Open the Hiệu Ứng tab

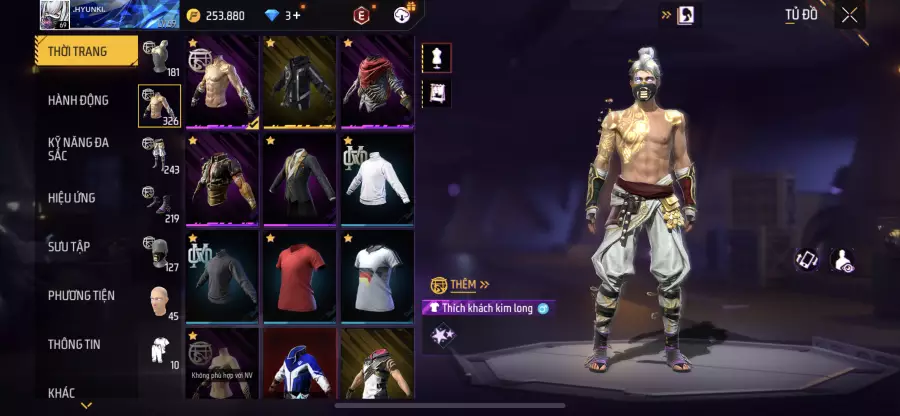pos(72,198)
